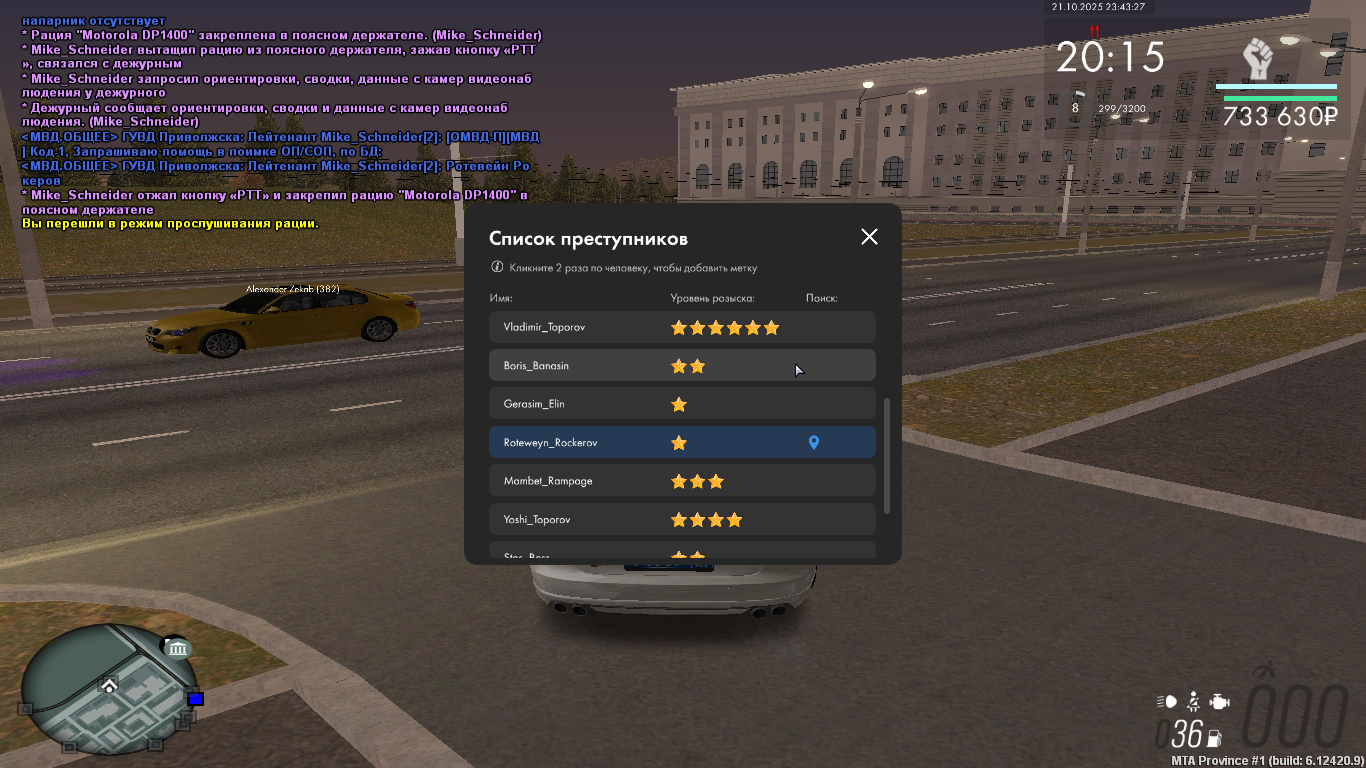This screenshot has width=1366, height=768.
Task: Select Mambet_Rampage in the list
Action: 548,481
